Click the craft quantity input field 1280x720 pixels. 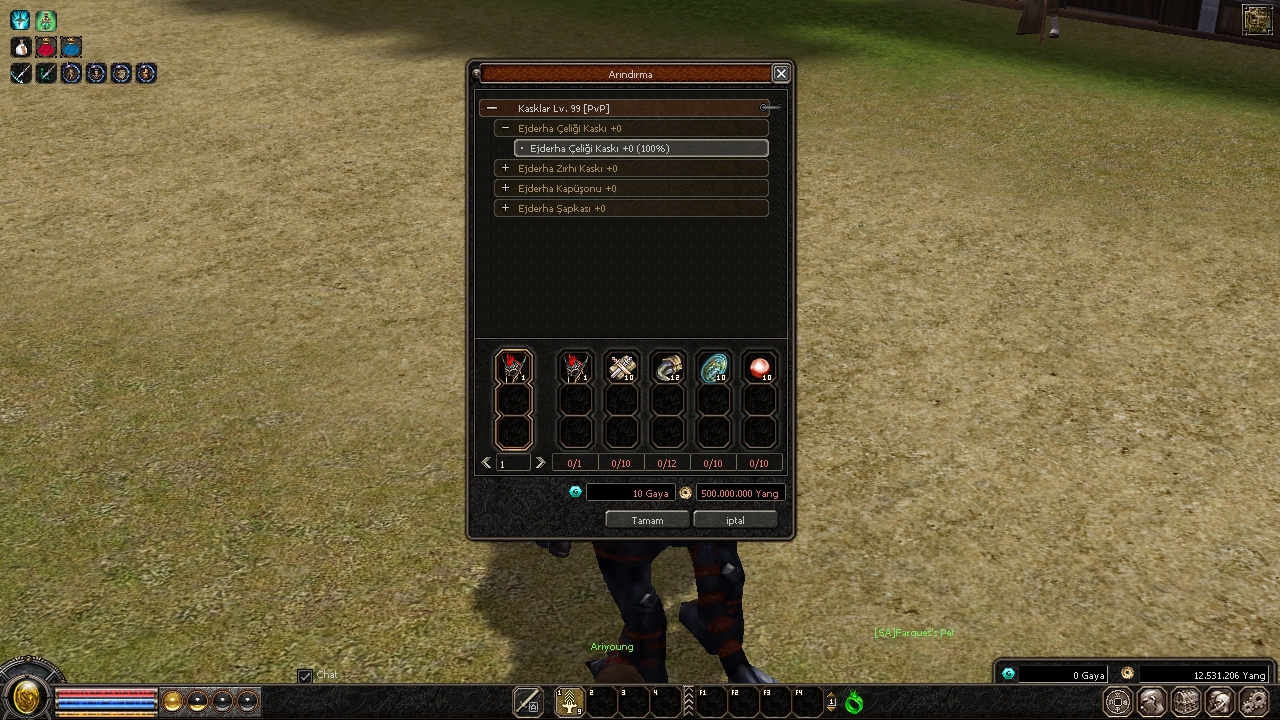pos(514,463)
